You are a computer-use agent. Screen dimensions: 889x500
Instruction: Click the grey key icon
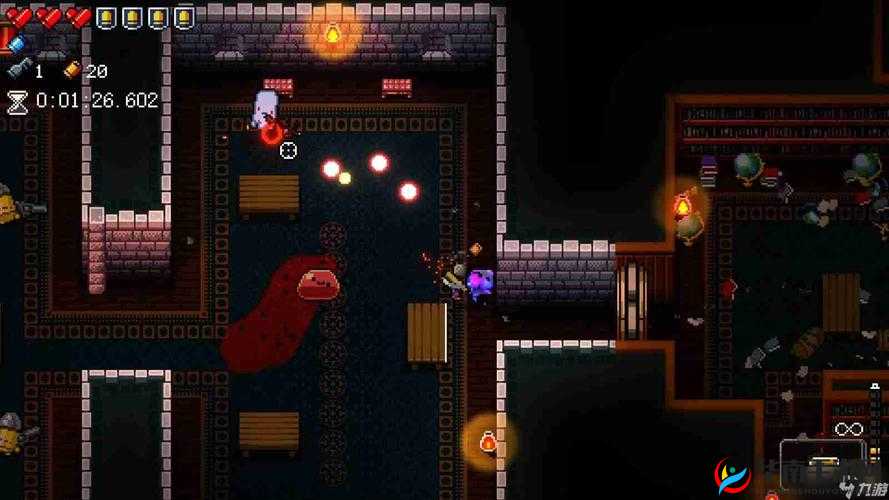(x=19, y=70)
